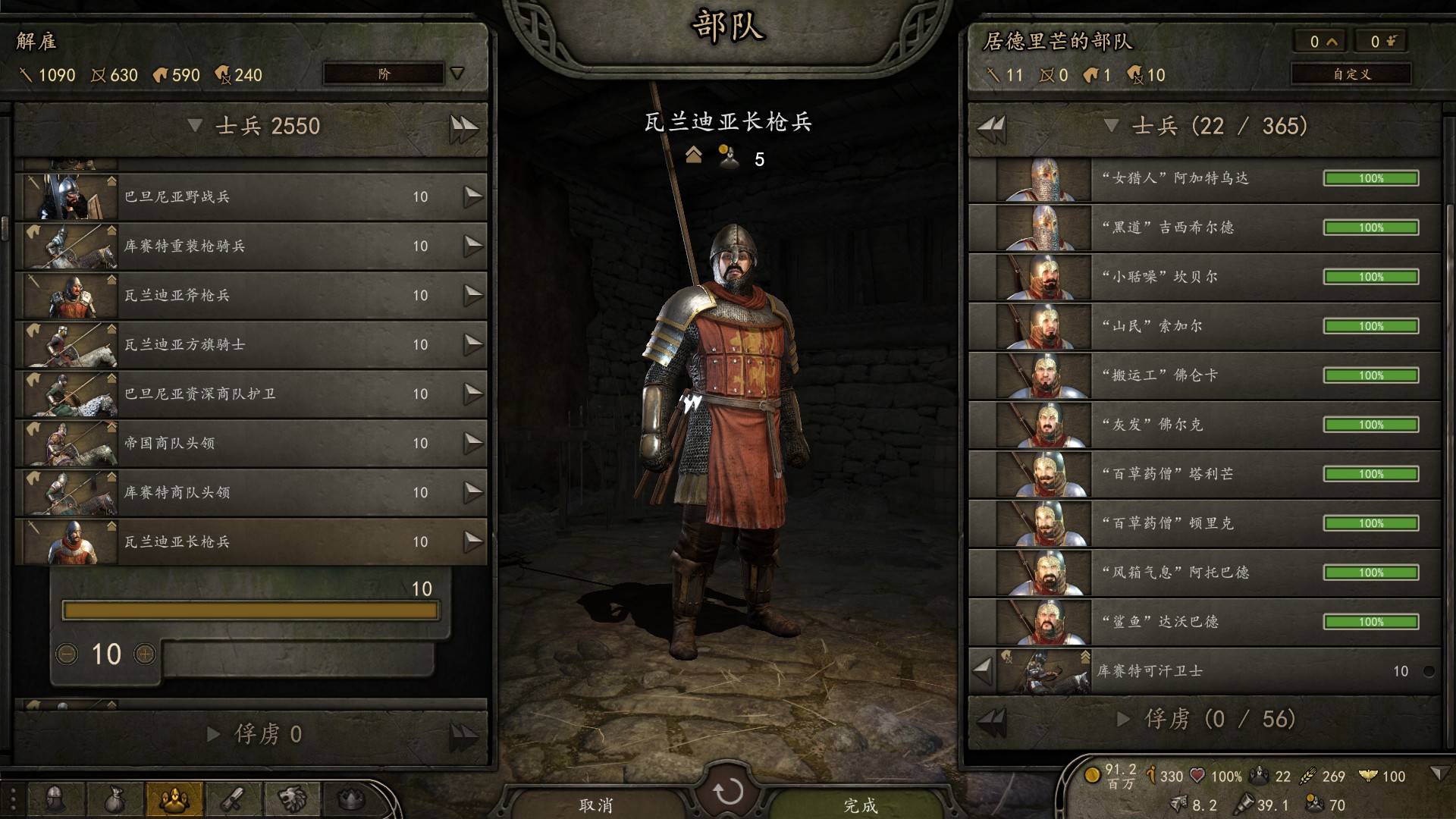Decrease transfer amount with the minus button
The height and width of the screenshot is (819, 1456).
tap(67, 654)
